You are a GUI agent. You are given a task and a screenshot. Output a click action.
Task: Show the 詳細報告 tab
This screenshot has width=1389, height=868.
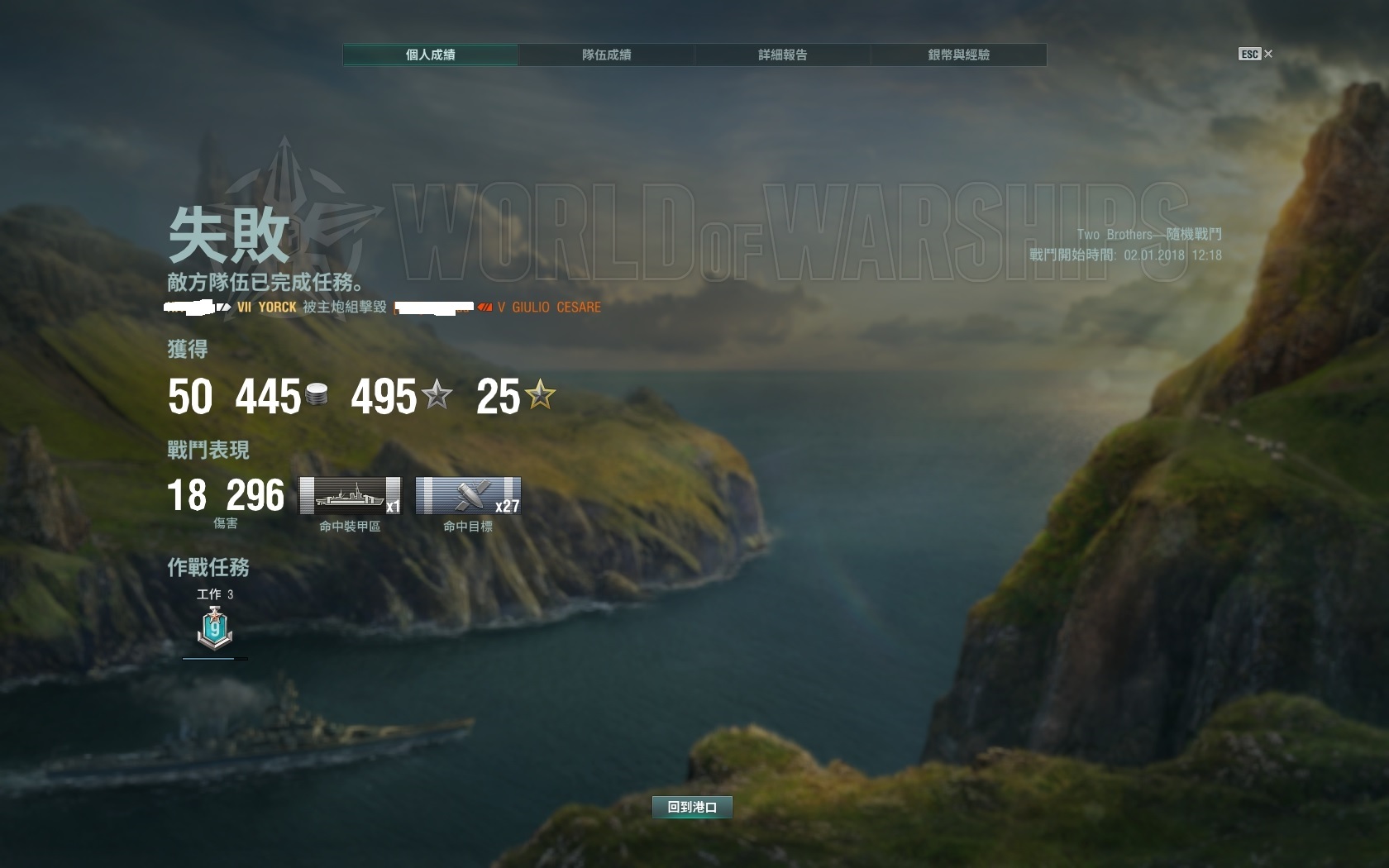tap(782, 55)
